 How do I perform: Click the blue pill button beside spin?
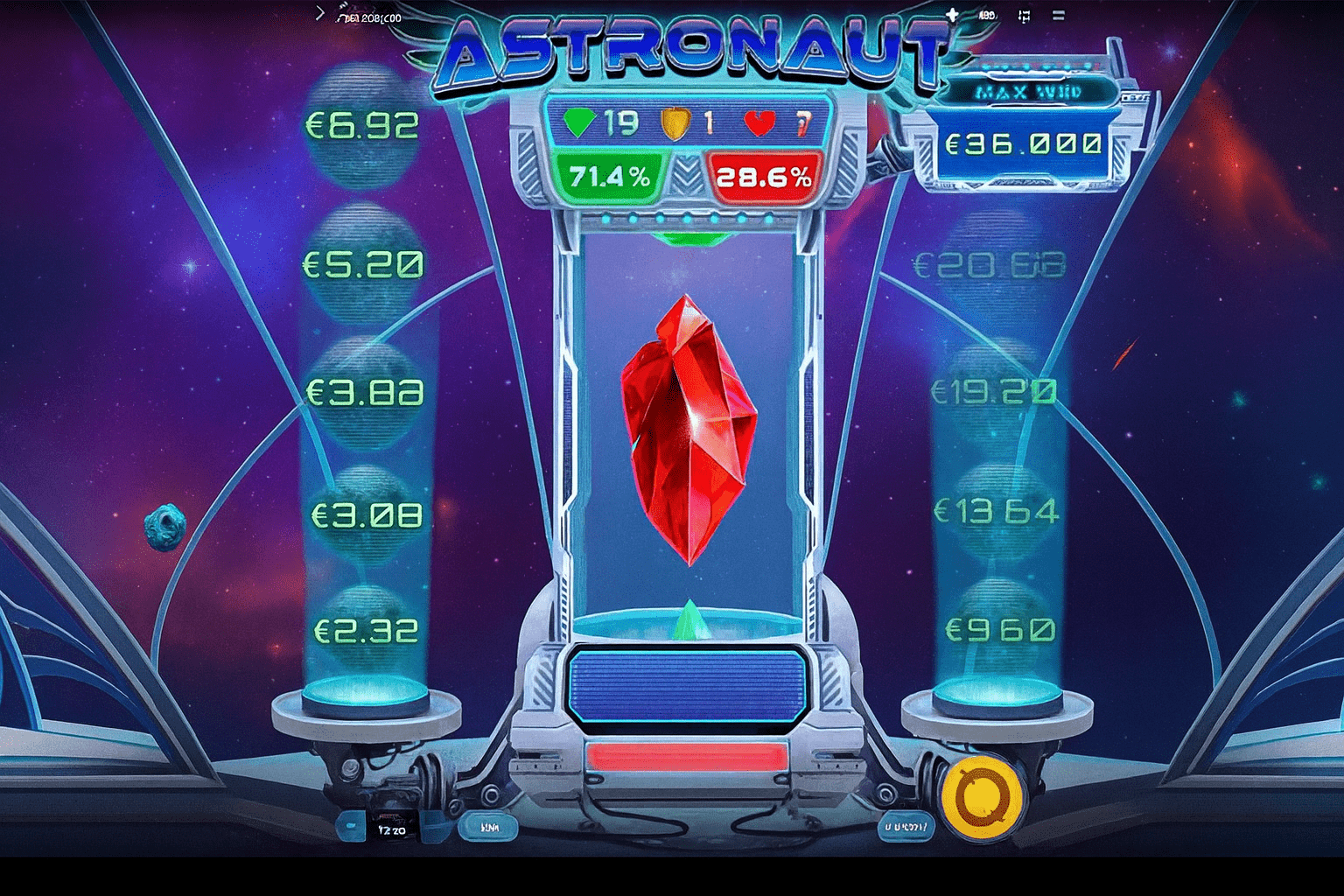(x=905, y=825)
